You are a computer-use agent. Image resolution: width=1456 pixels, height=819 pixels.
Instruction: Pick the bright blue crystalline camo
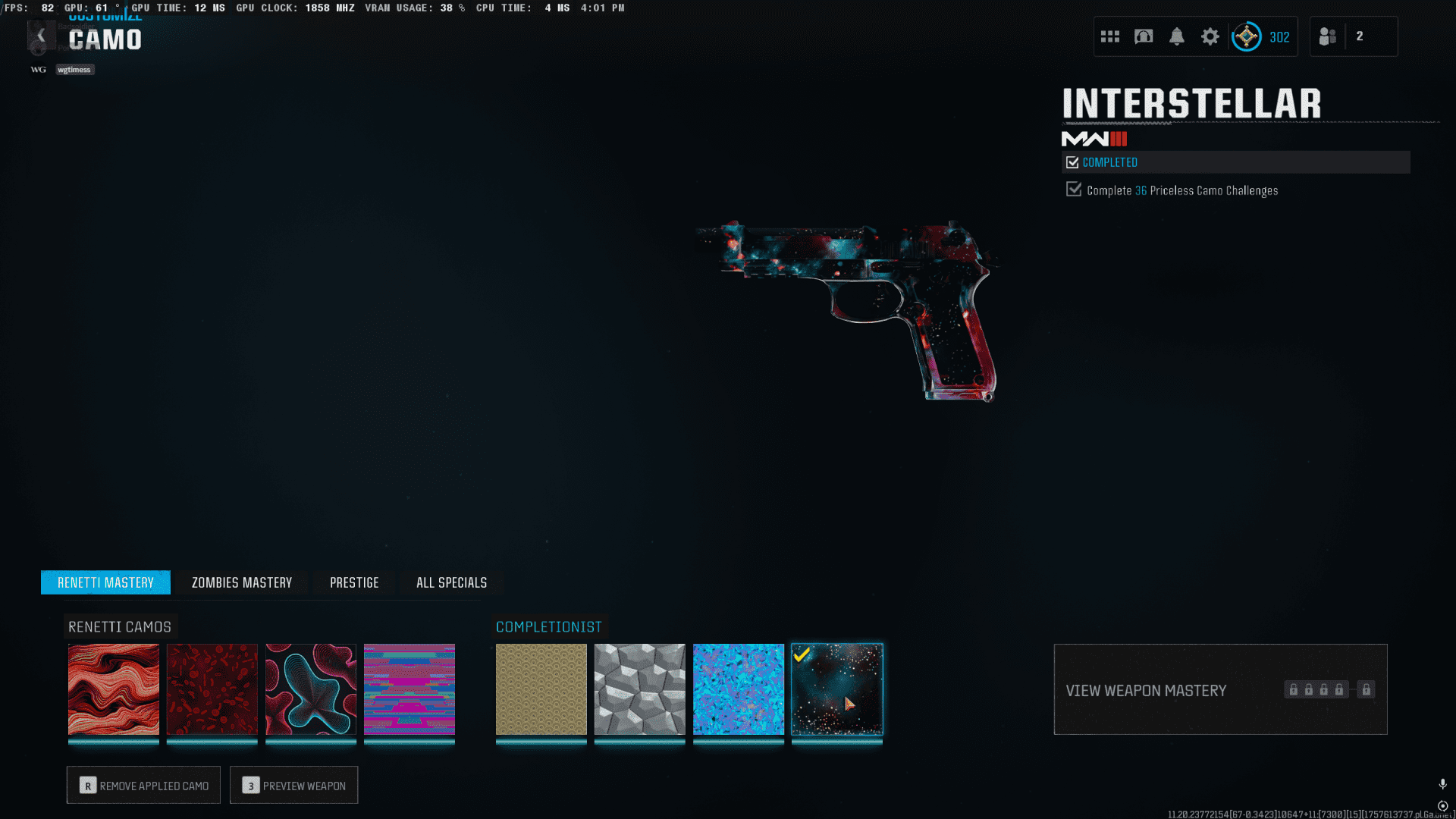739,689
